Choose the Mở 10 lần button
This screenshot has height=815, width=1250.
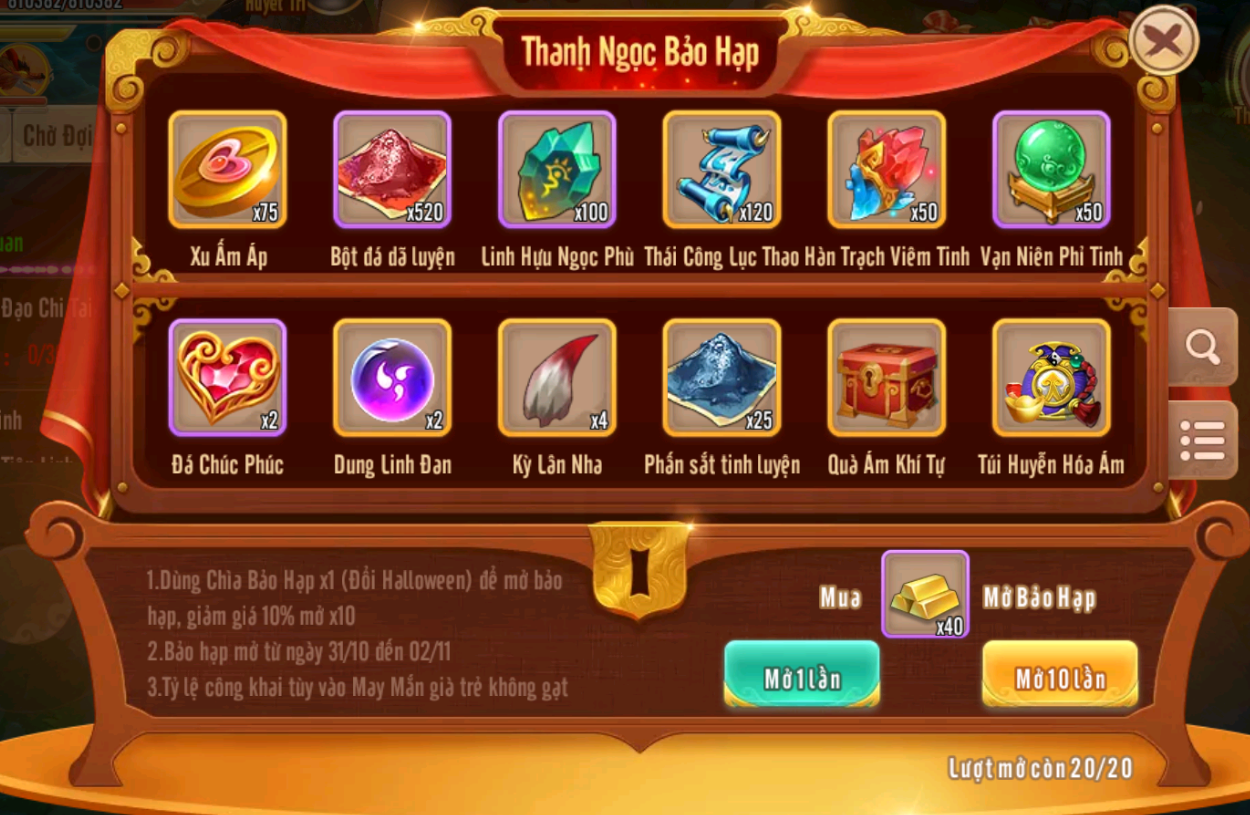click(1059, 677)
